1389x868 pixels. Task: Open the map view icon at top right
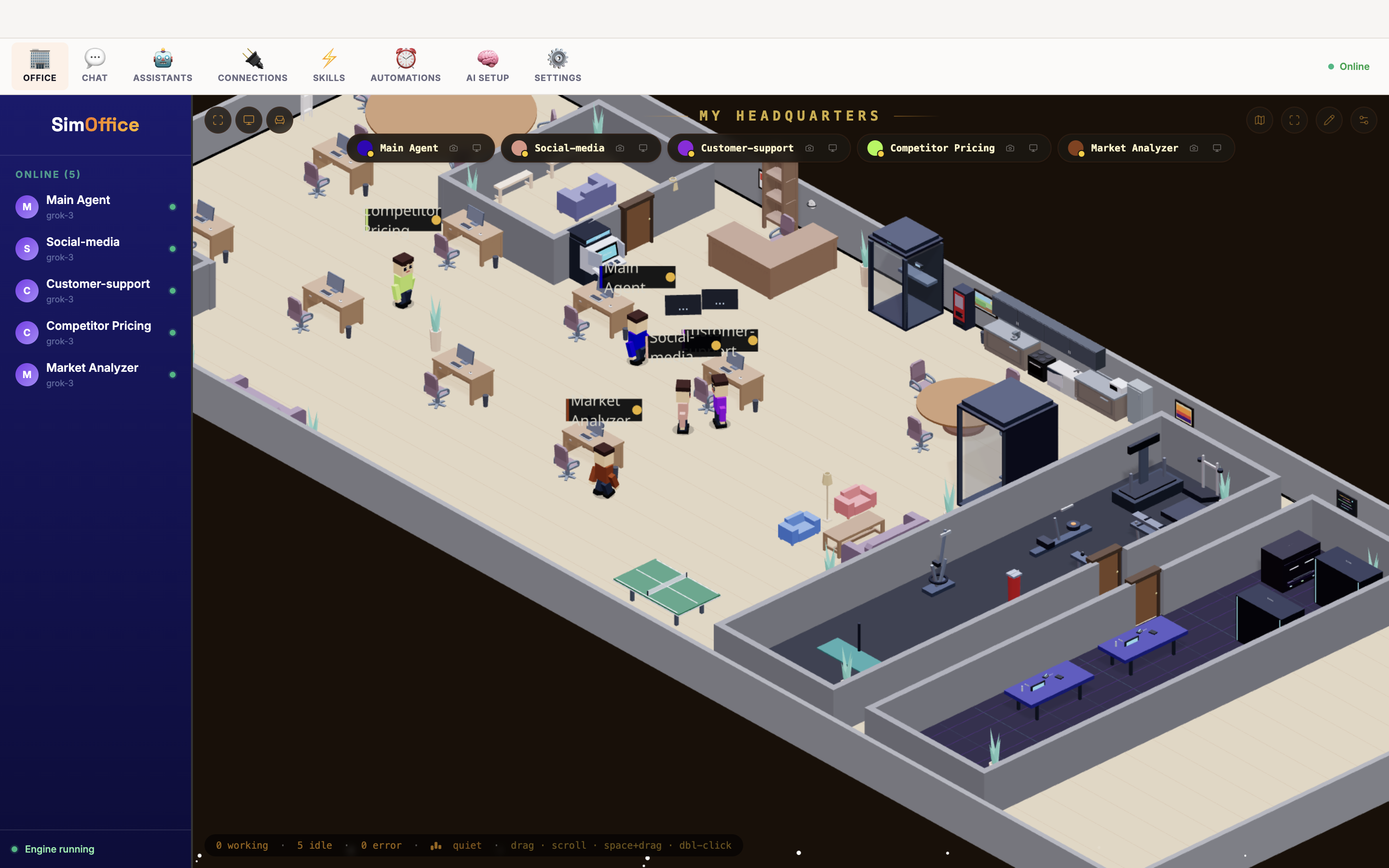tap(1260, 120)
